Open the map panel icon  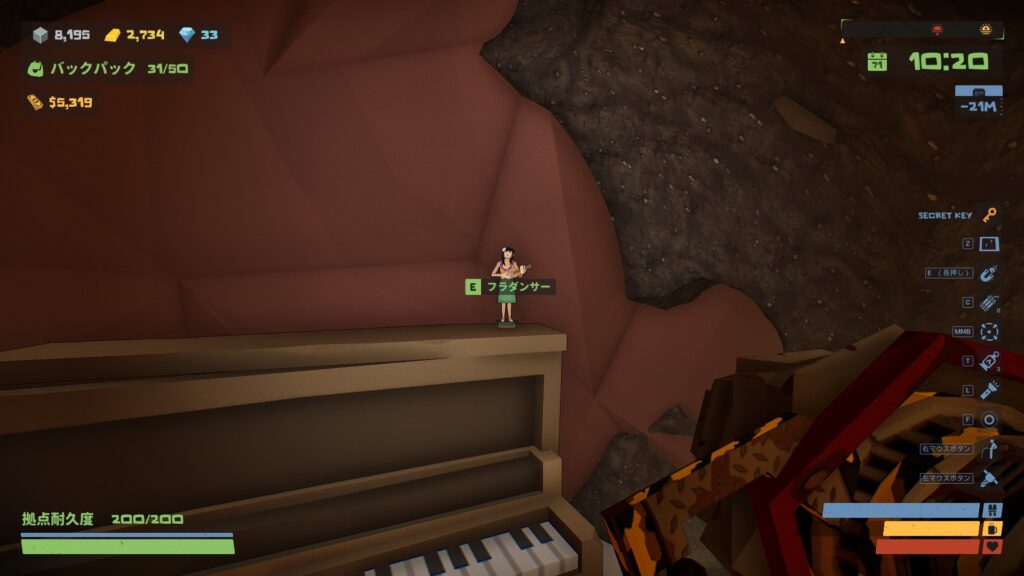point(989,244)
